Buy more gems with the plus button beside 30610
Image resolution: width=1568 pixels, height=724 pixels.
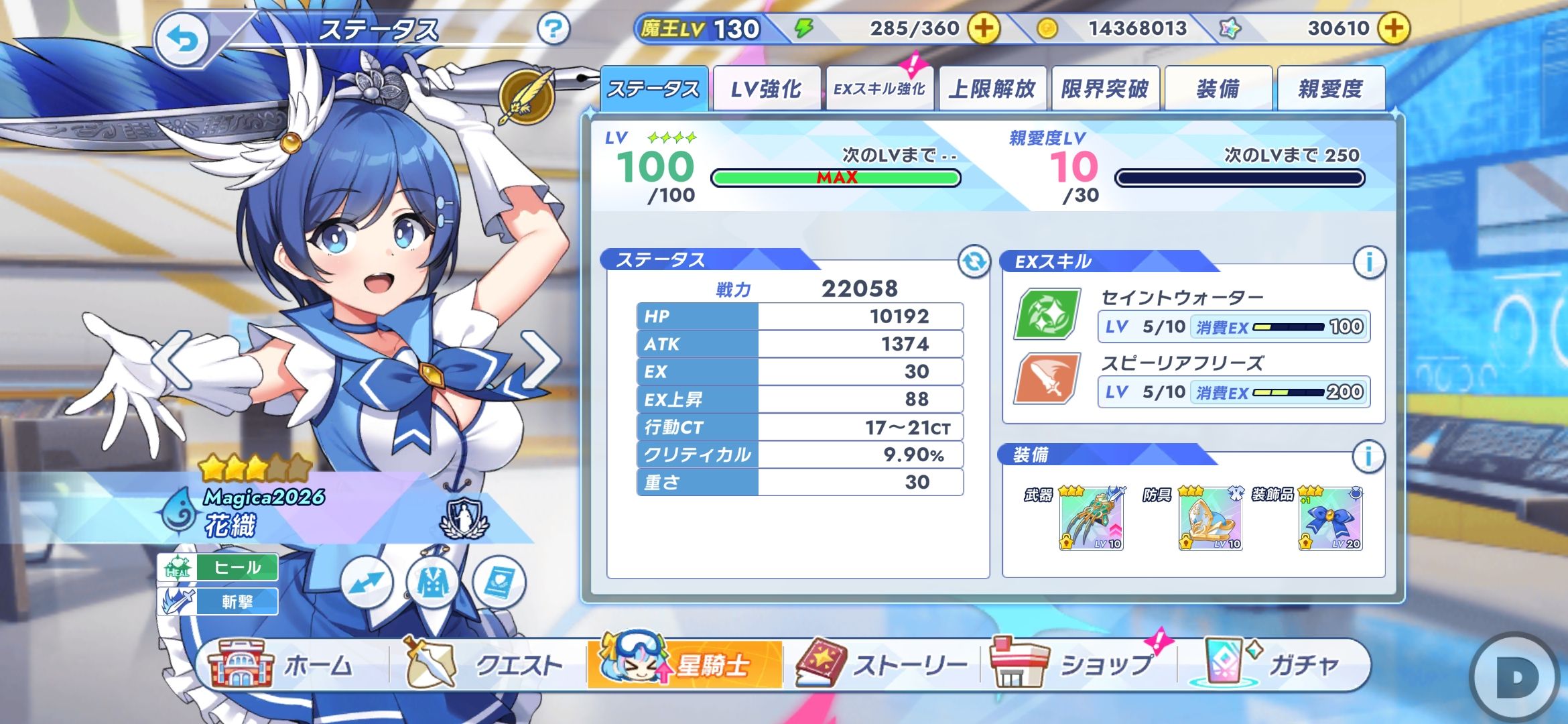(x=1393, y=29)
